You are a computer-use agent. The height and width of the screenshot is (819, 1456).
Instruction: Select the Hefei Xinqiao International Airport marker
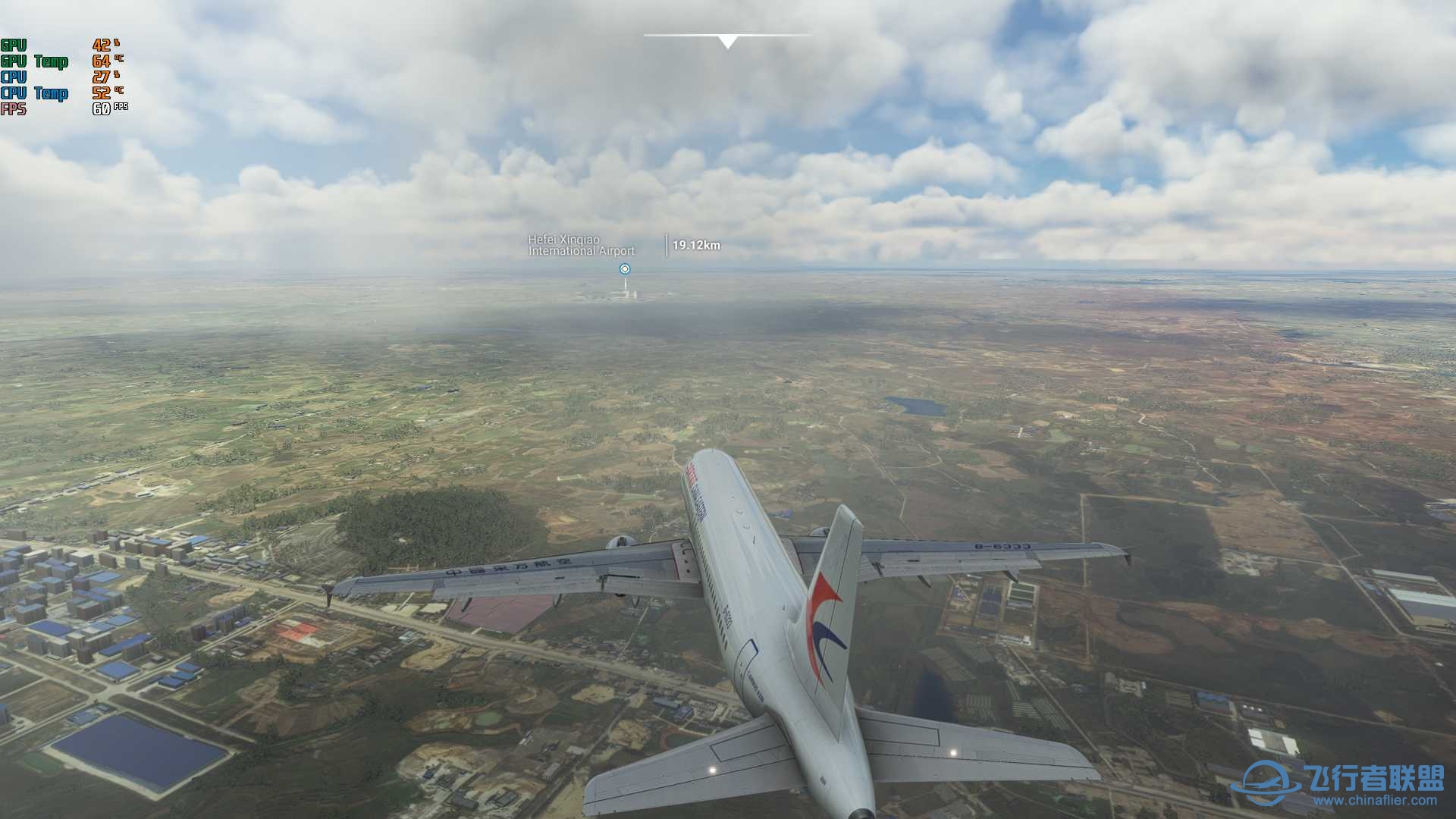point(624,268)
